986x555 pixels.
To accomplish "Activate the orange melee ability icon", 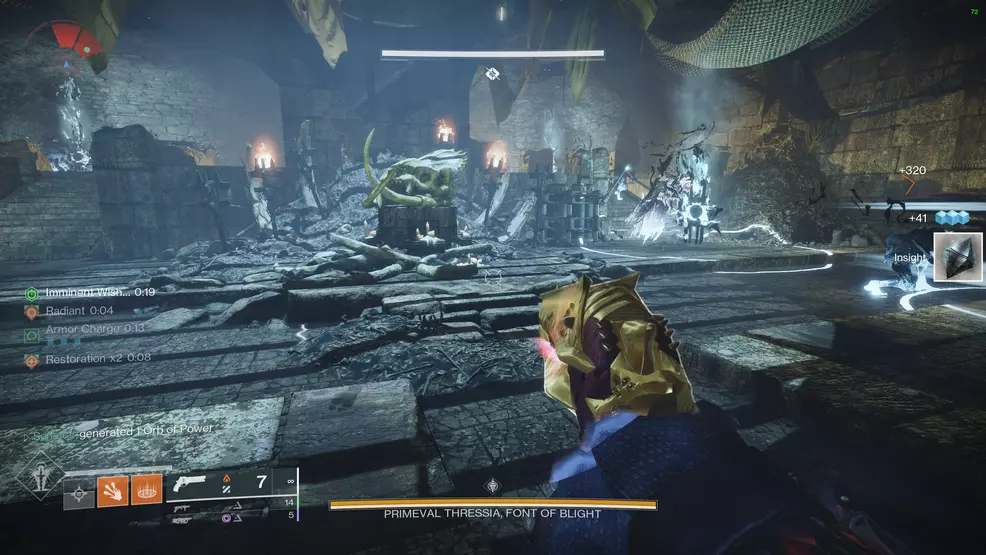I will tap(111, 491).
